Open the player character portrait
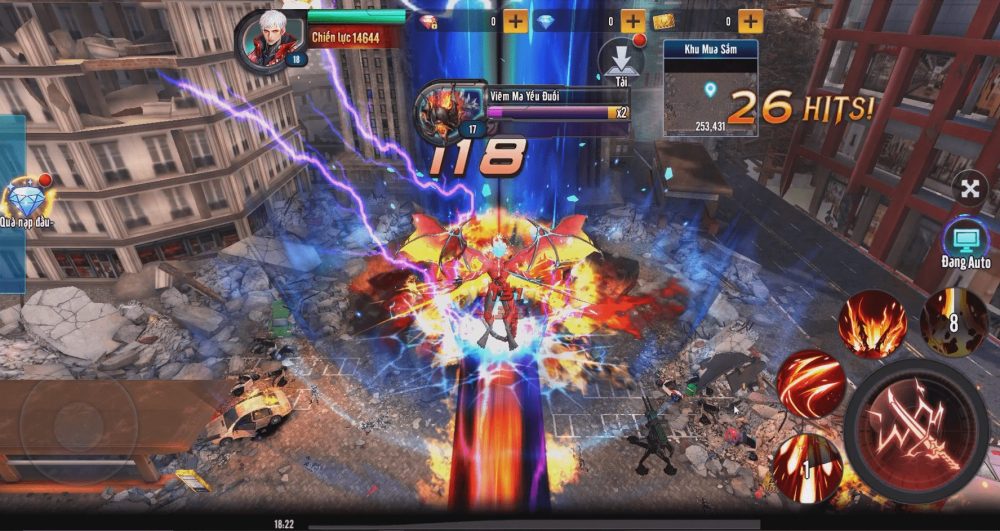 click(268, 40)
